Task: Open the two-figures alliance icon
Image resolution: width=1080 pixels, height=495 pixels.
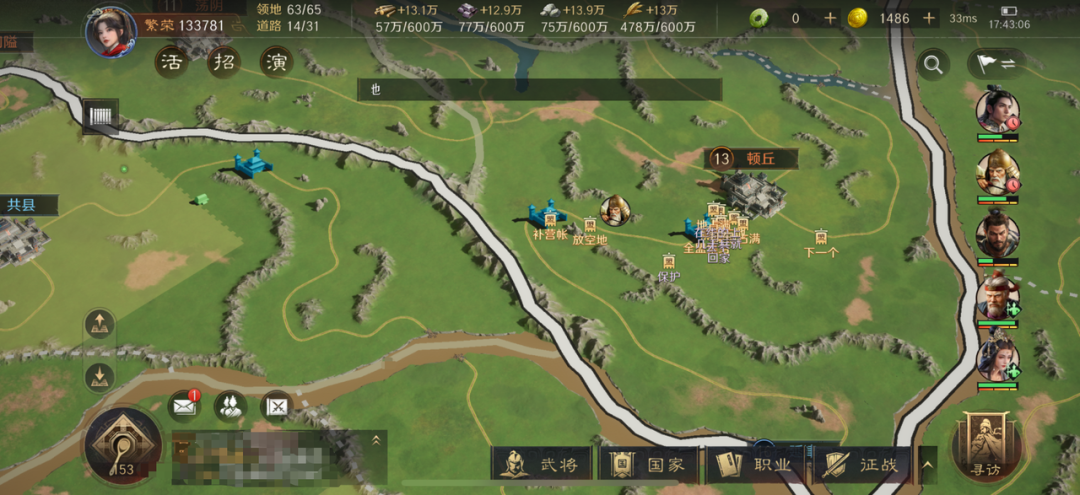Action: pos(231,405)
